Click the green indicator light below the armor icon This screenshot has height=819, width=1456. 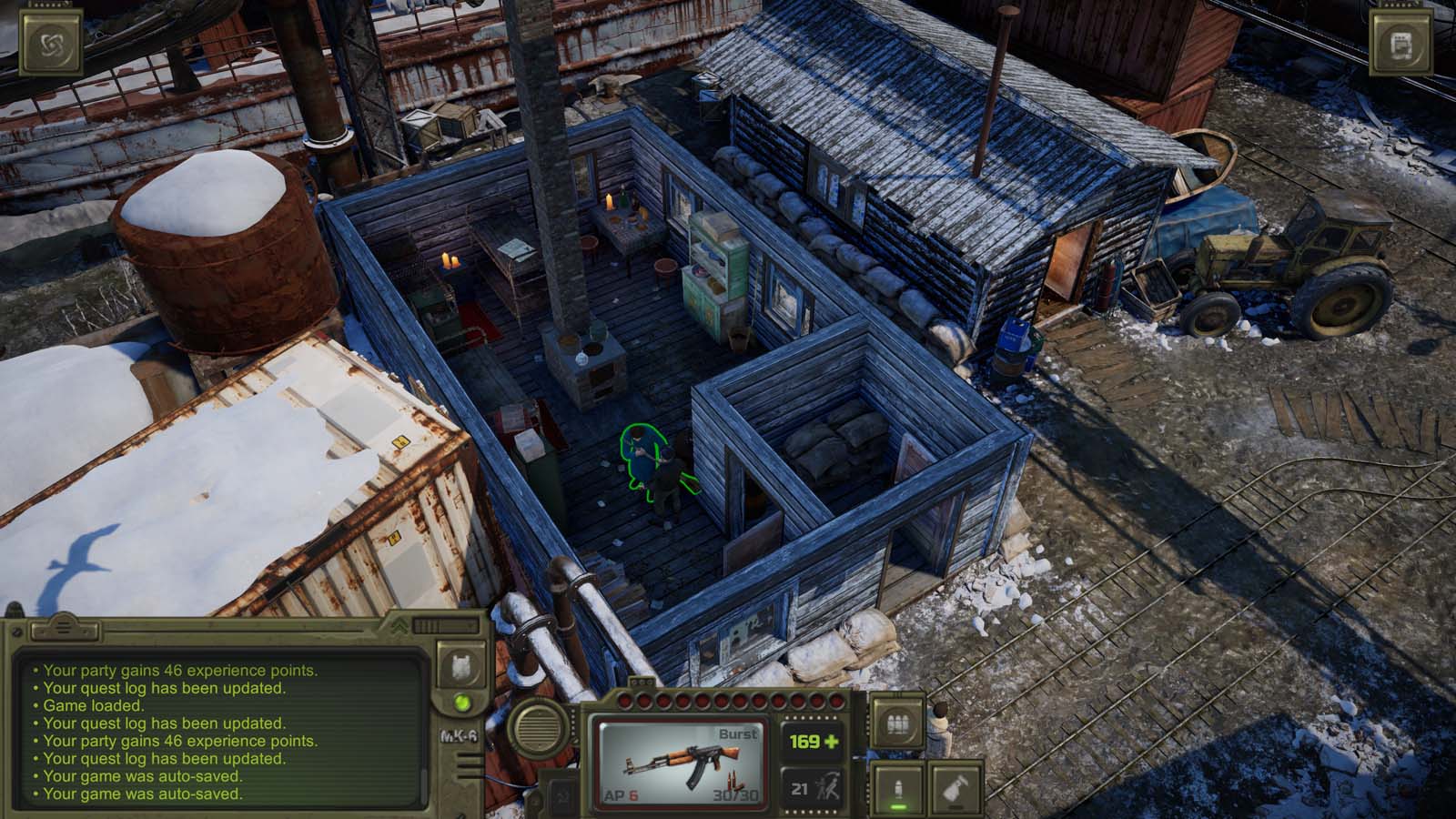(462, 703)
